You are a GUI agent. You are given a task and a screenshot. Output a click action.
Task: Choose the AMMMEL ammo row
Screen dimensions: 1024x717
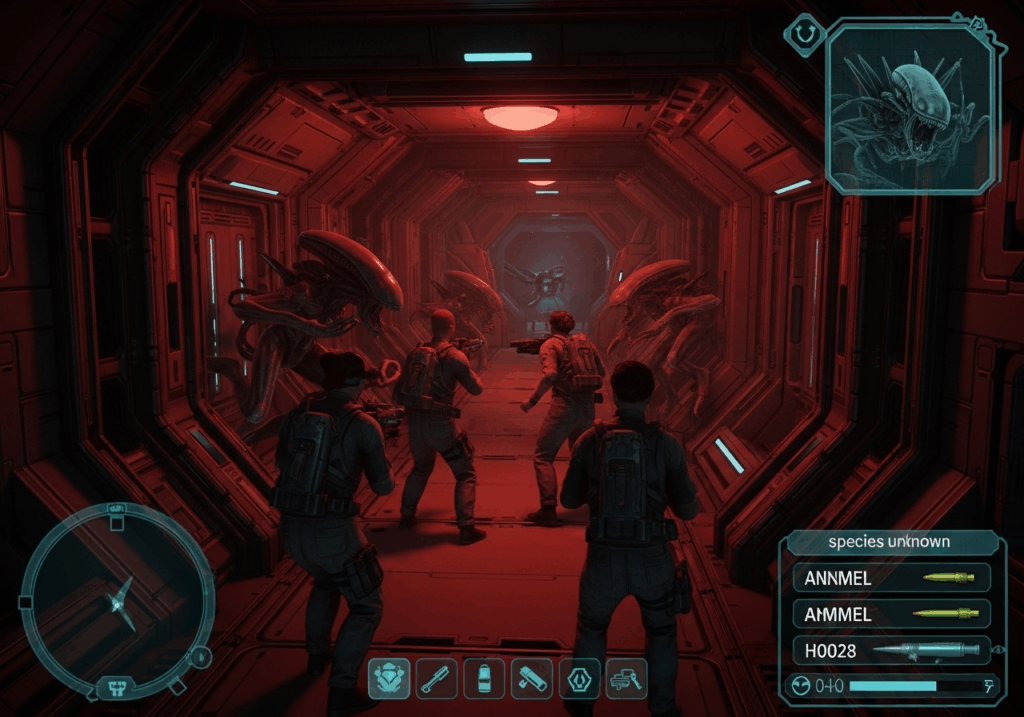tap(892, 613)
